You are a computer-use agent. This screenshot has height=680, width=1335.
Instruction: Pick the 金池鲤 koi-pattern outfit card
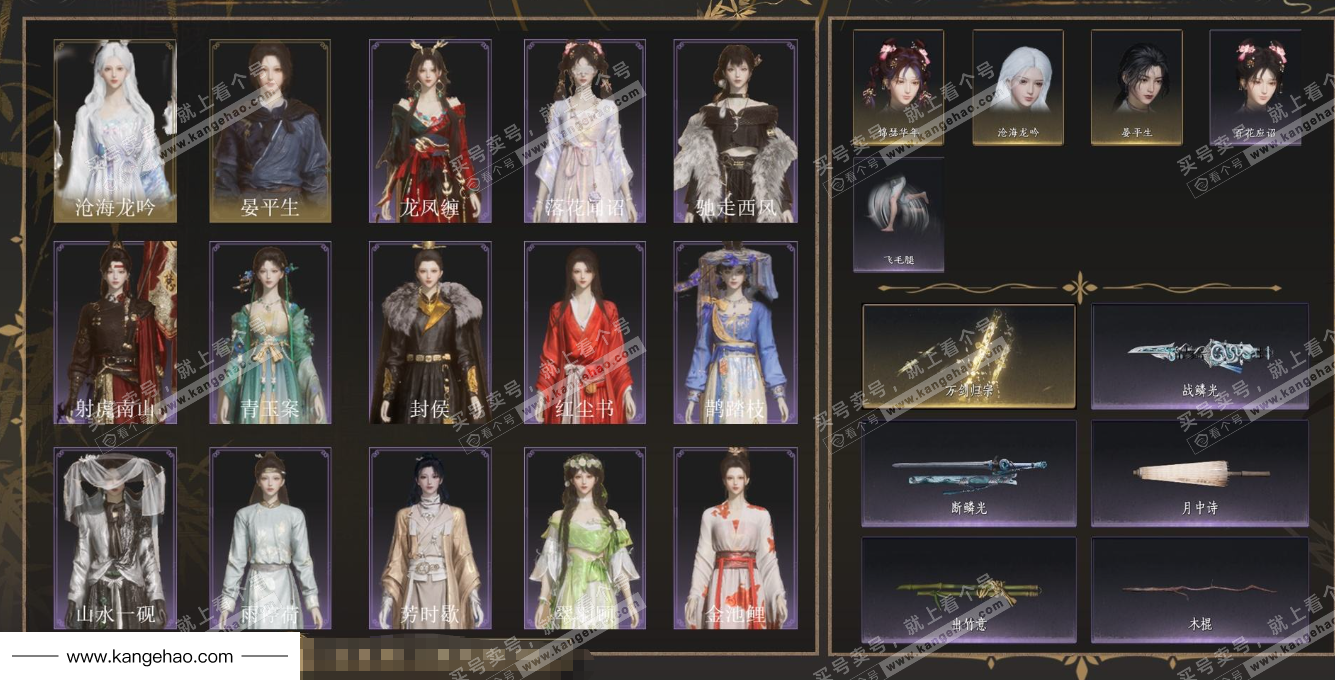pos(735,538)
